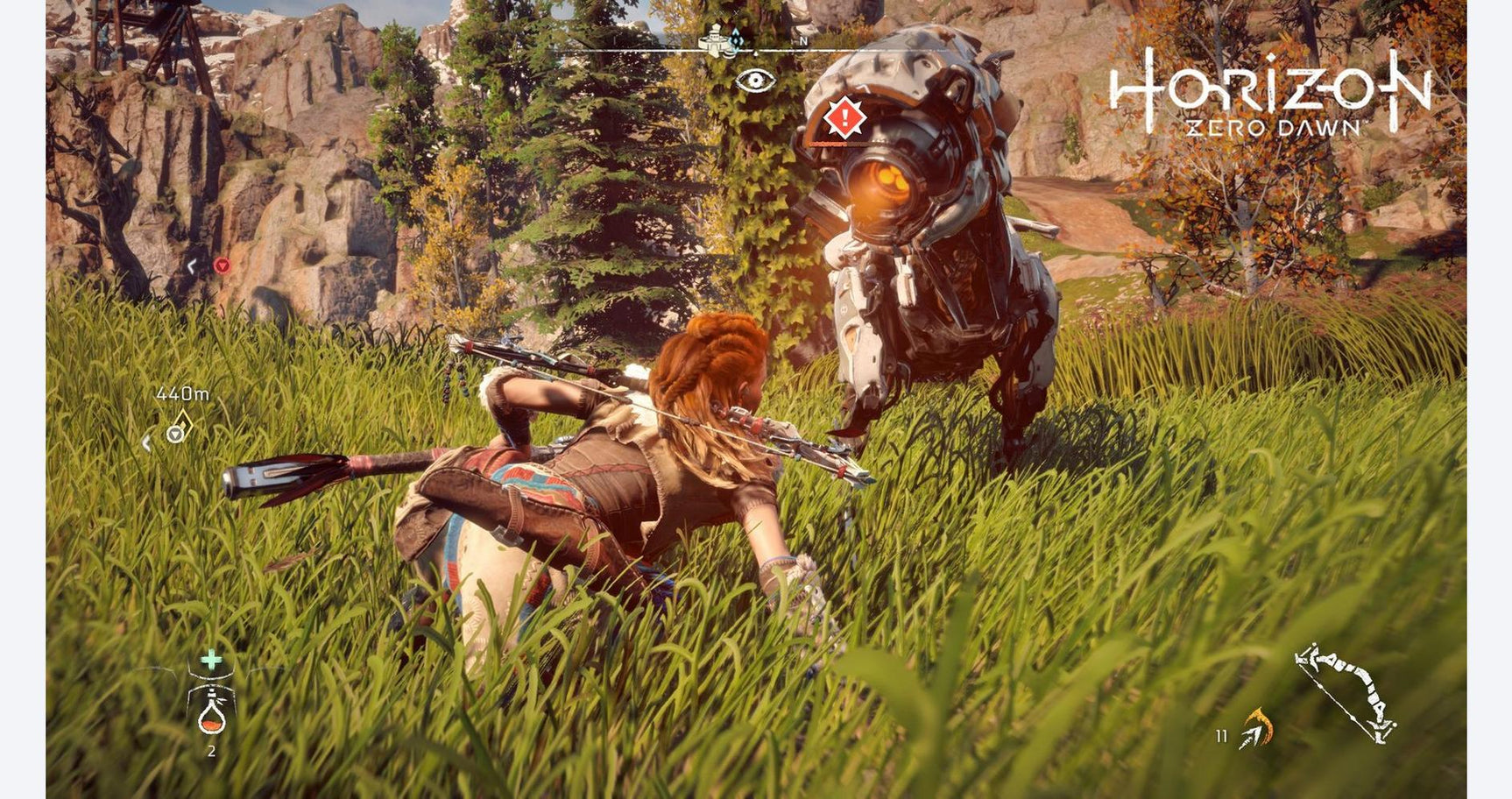Viewport: 1512px width, 799px height.
Task: Click the small arrow below the compass bar
Action: (x=756, y=53)
